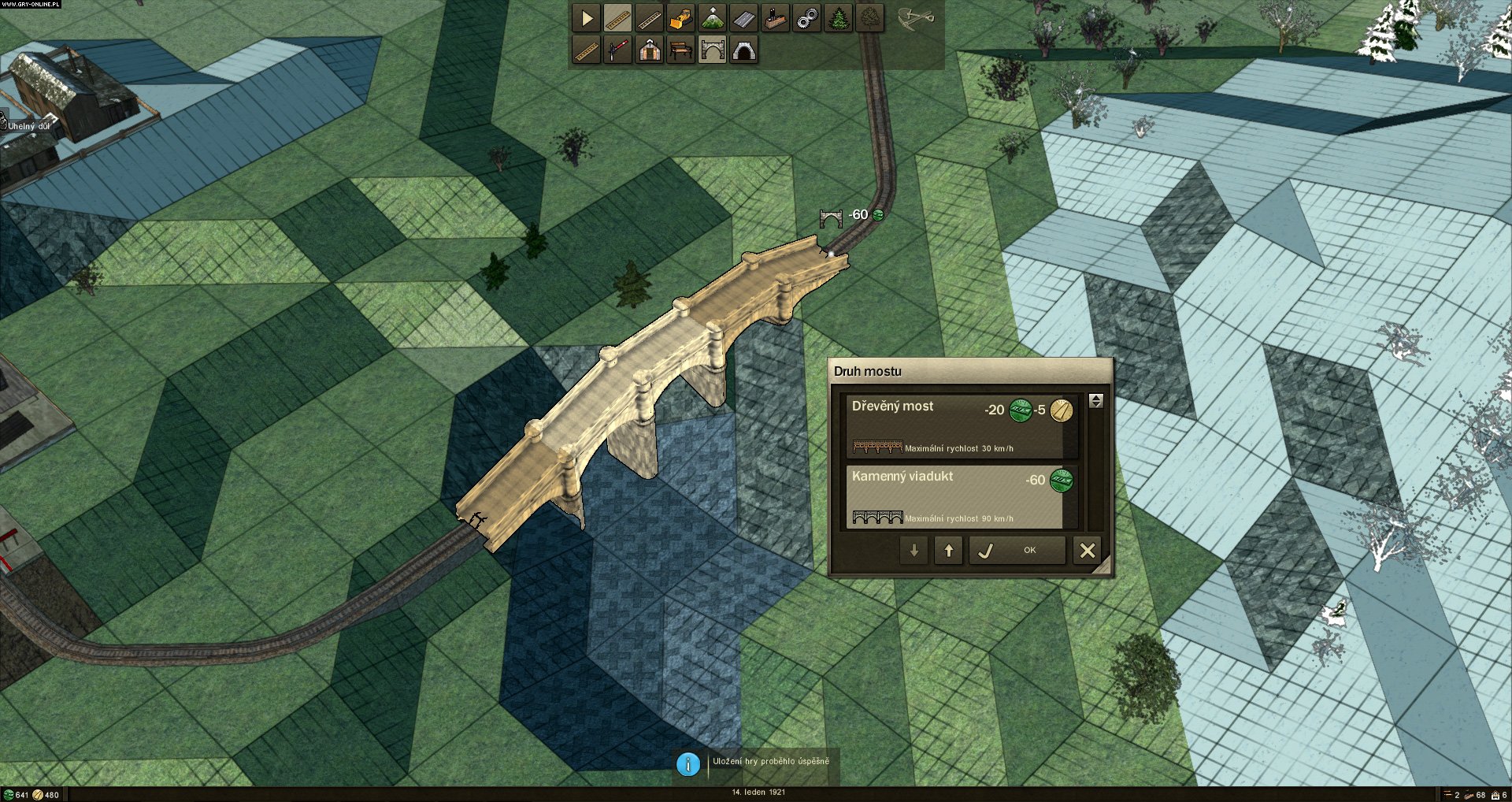
Task: Close the Druh mostu dialog
Action: coord(1088,551)
